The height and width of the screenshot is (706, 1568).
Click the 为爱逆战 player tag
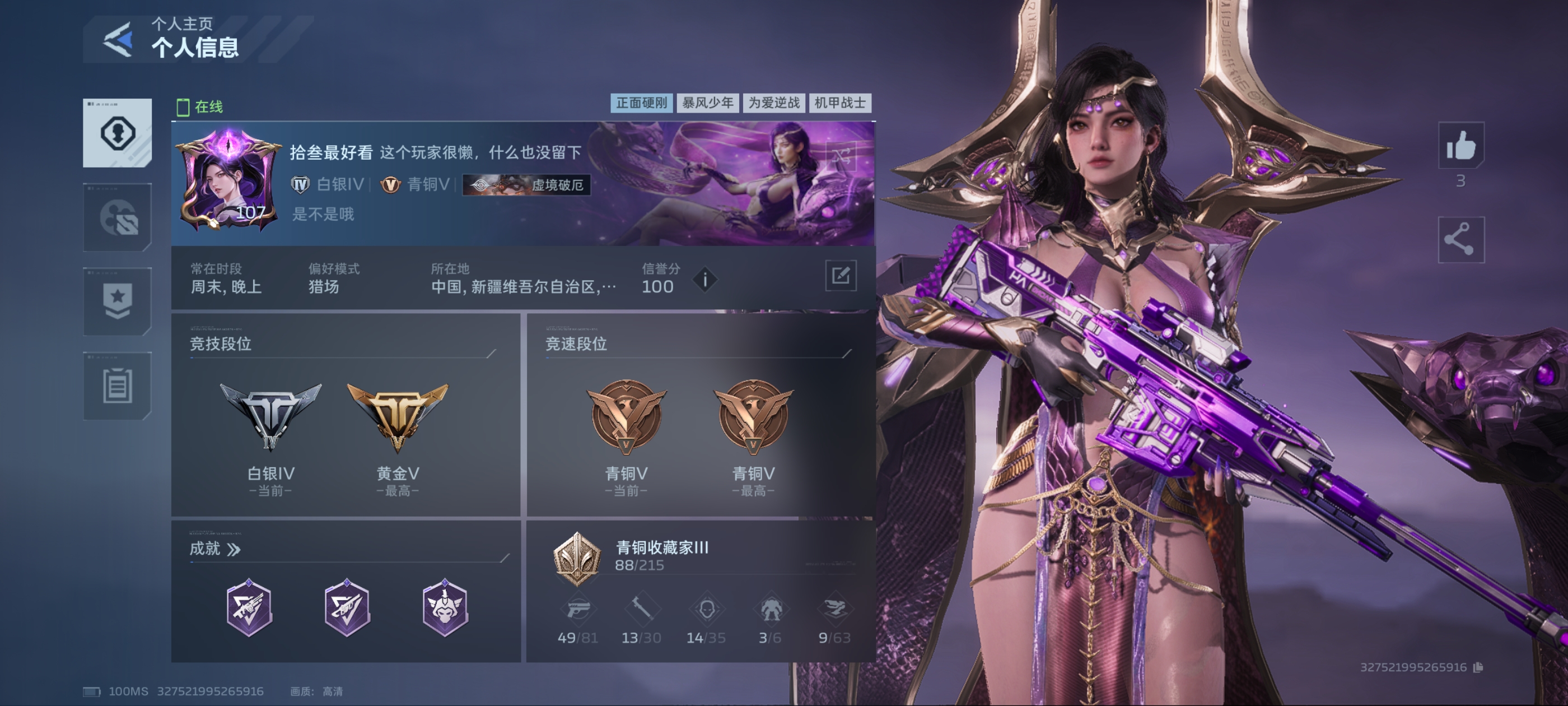coord(774,103)
